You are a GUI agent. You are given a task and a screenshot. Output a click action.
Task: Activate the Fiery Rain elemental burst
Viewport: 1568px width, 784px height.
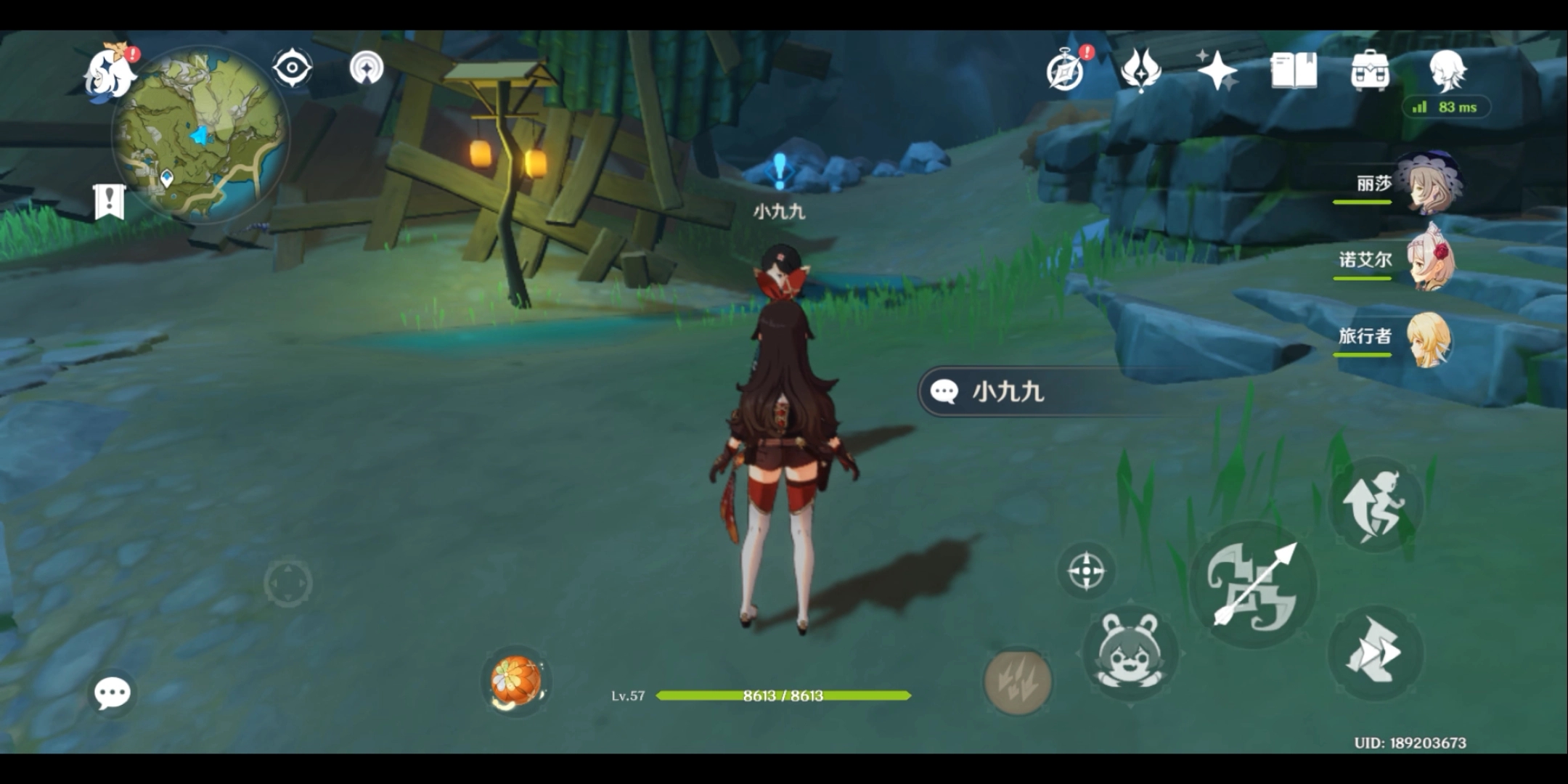pyautogui.click(x=1017, y=681)
